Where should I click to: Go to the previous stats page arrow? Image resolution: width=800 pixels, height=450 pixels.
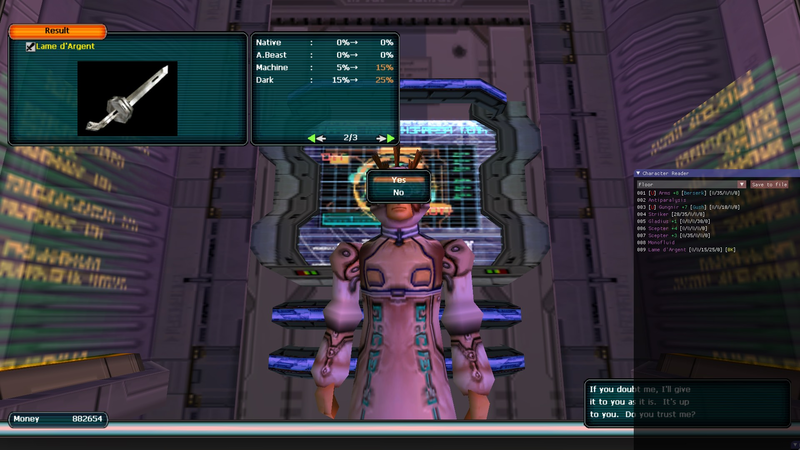click(317, 138)
